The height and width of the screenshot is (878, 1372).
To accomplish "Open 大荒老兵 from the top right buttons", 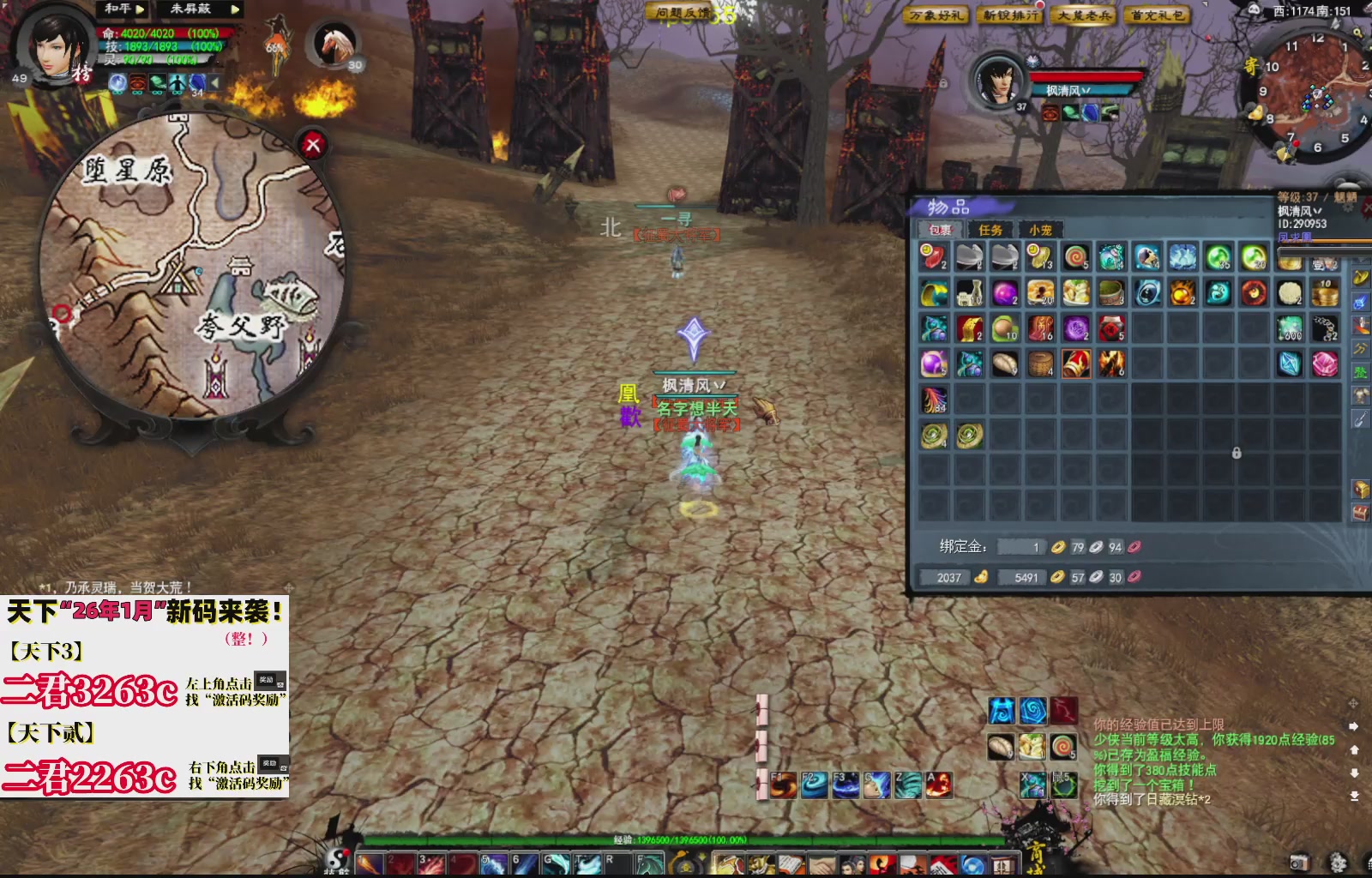I will (x=1083, y=15).
